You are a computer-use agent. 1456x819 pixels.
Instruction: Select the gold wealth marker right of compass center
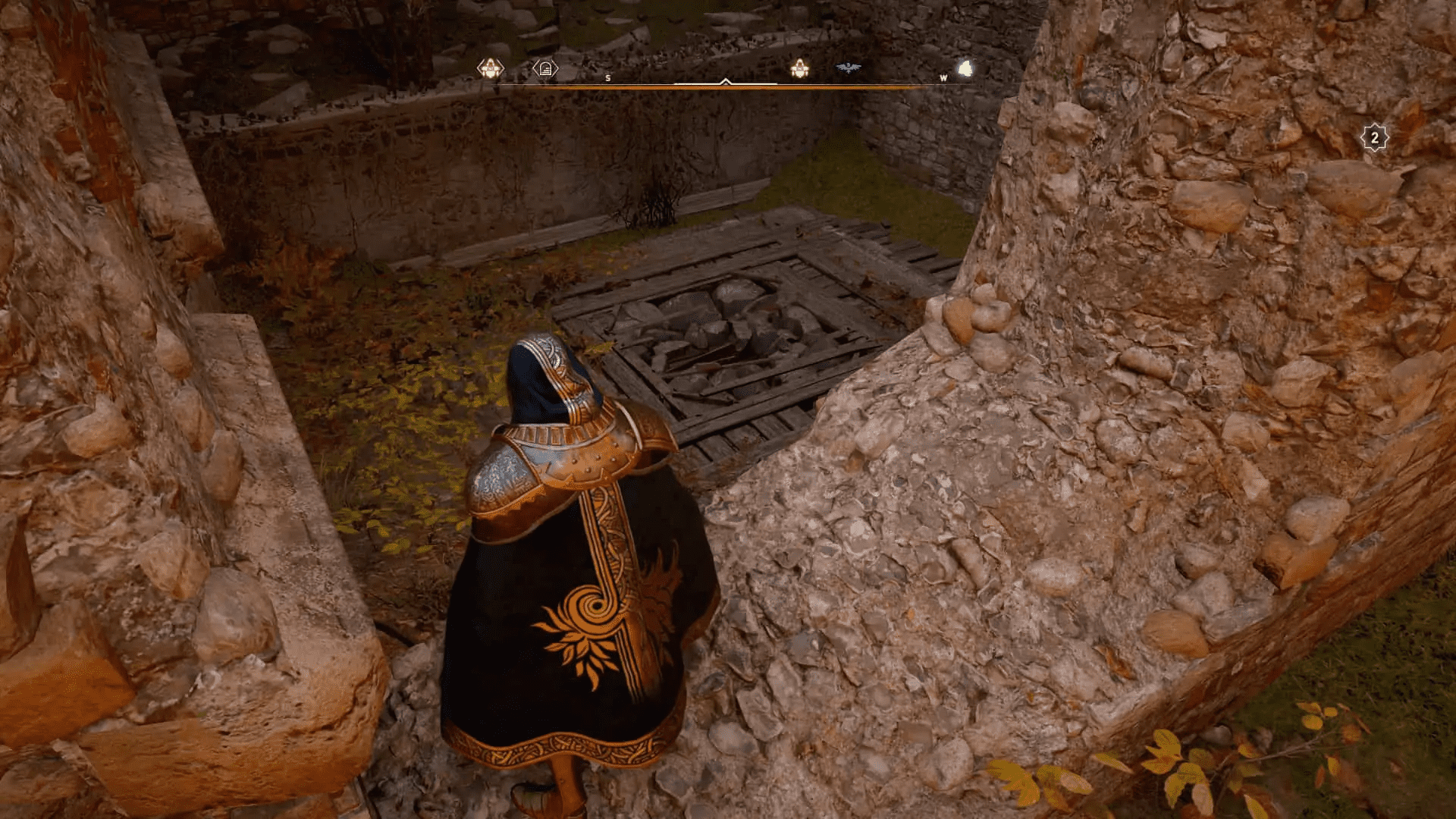(799, 69)
